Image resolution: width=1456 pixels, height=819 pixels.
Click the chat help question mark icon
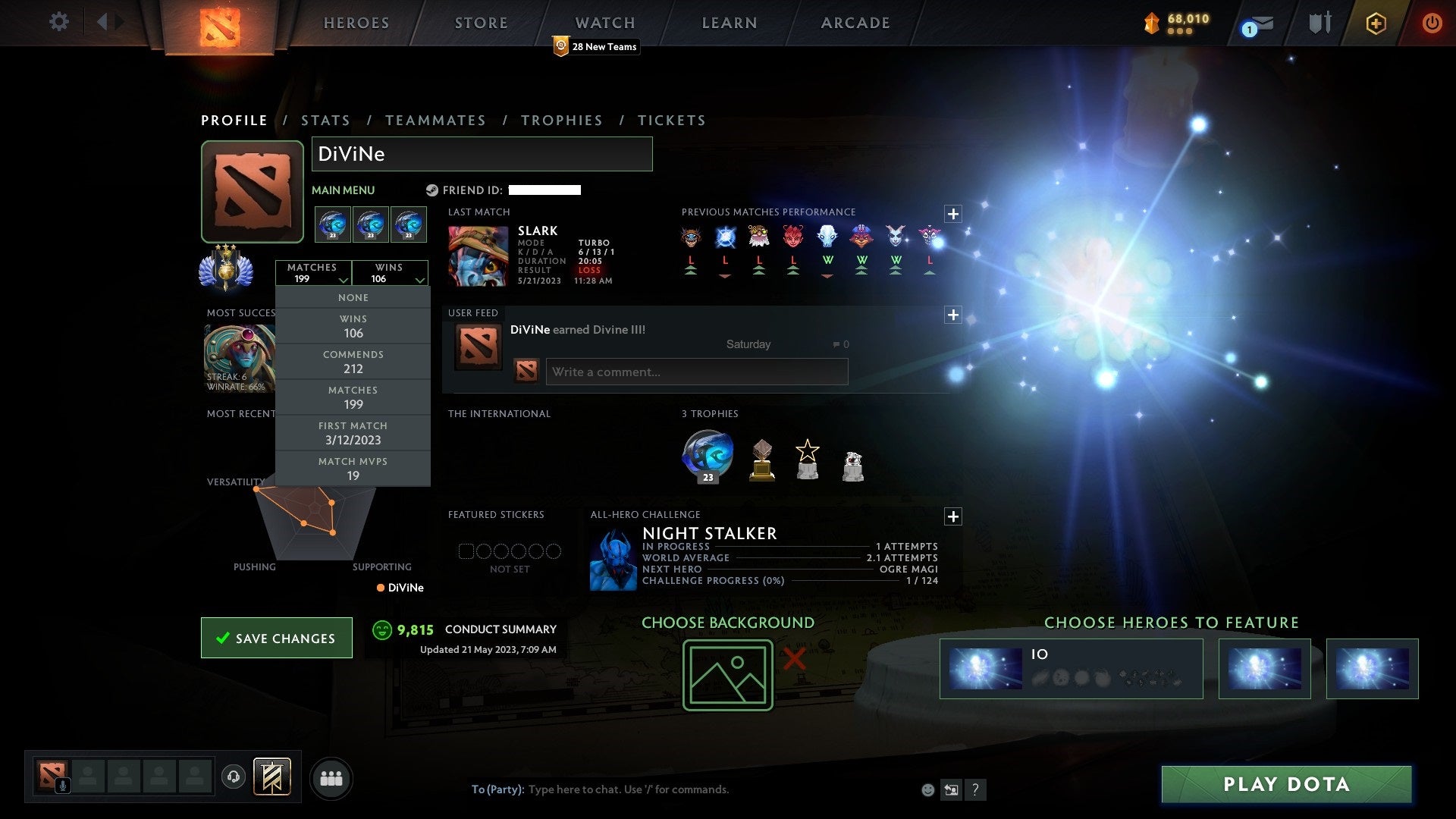click(976, 790)
